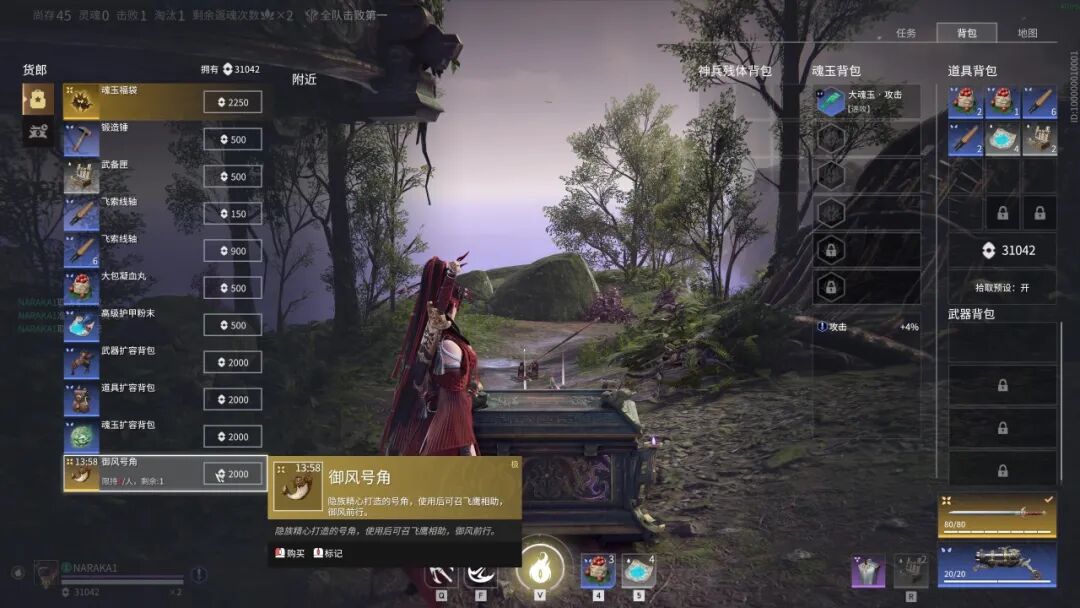Switch to the 背包 tab

point(966,33)
